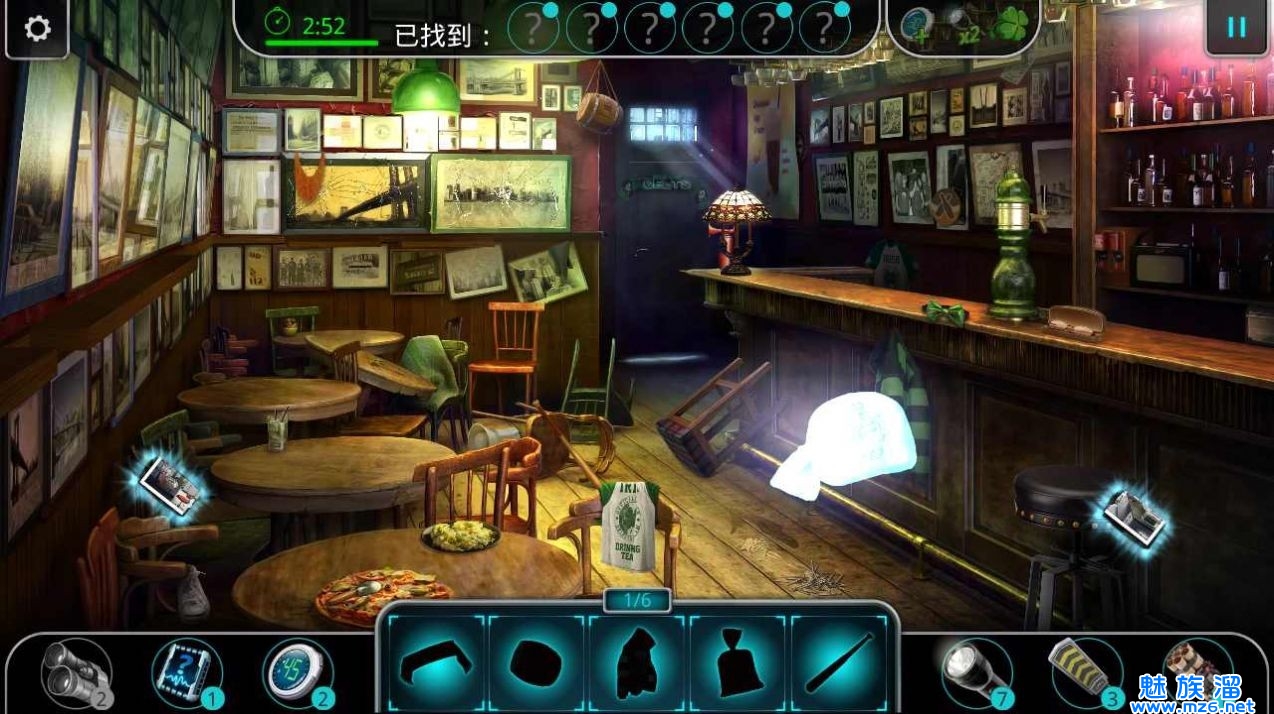Open the settings gear menu

coord(37,28)
